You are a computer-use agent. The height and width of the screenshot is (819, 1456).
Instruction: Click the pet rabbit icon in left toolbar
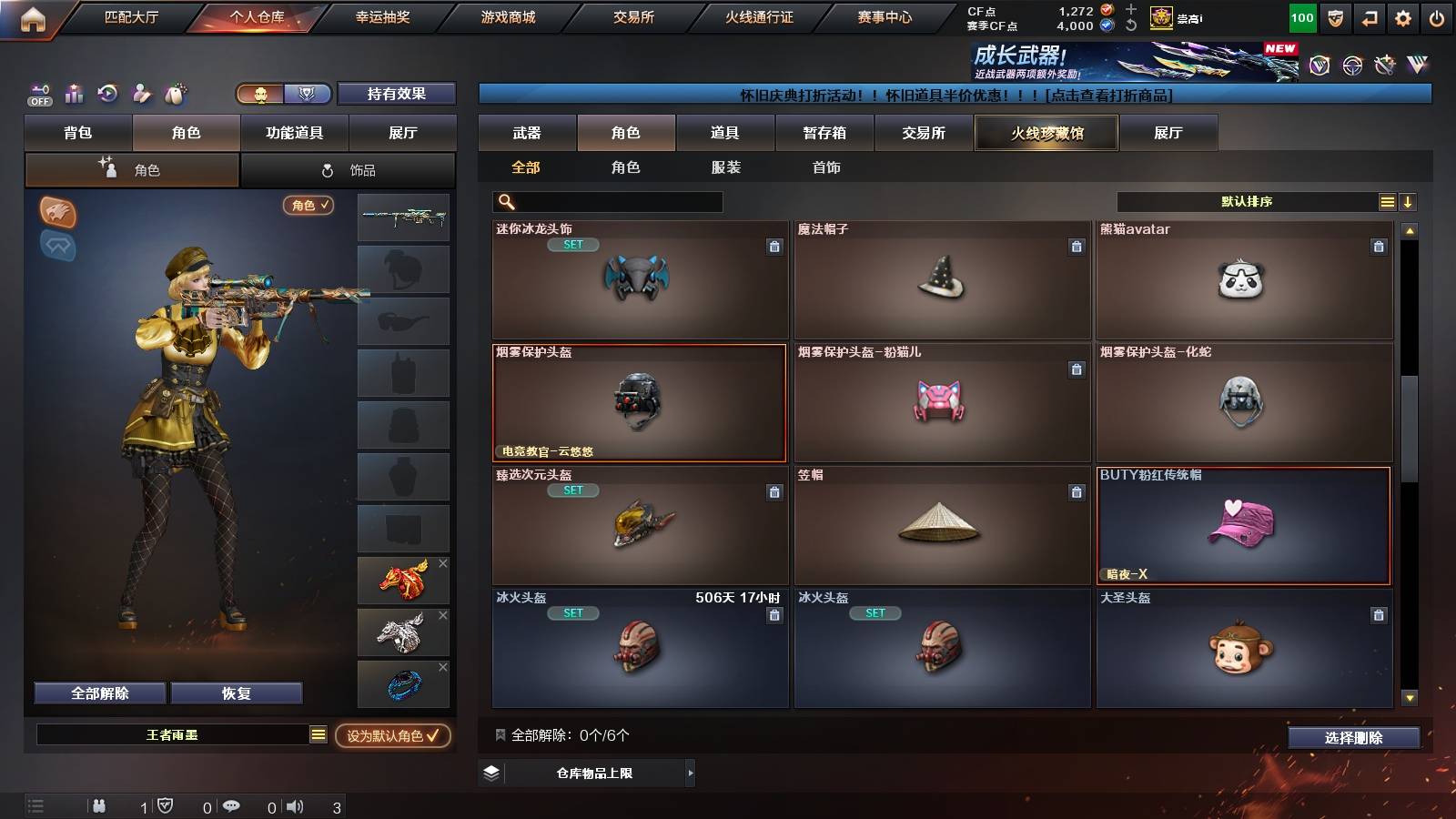pyautogui.click(x=173, y=94)
